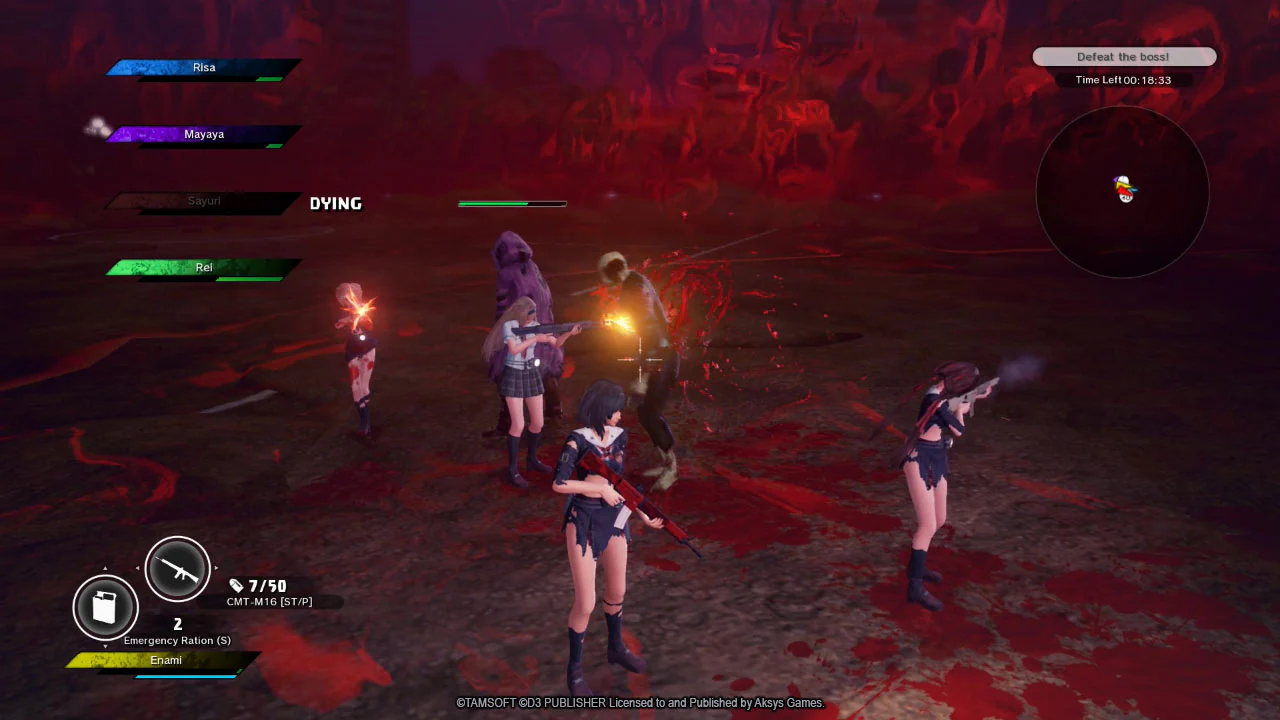Click the DYING status label next to Sayuri
The width and height of the screenshot is (1280, 720).
335,203
